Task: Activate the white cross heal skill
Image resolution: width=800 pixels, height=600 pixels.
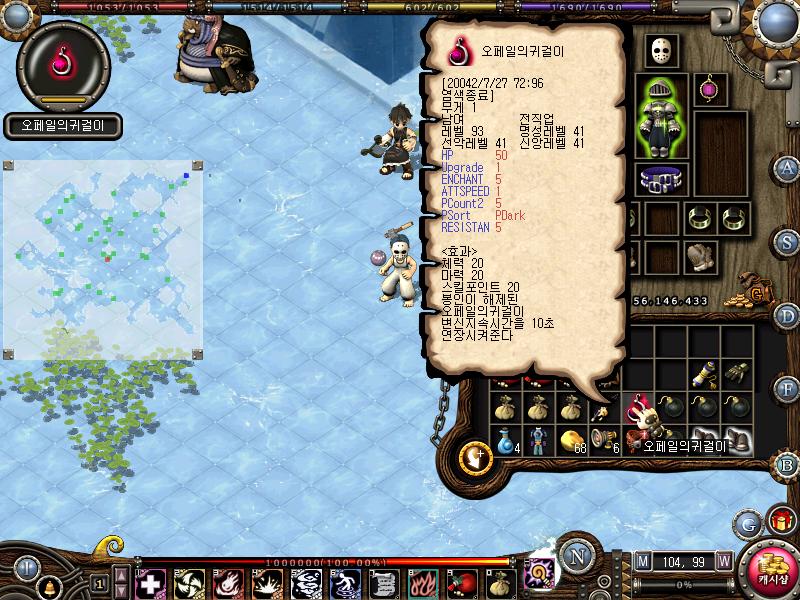Action: (x=149, y=583)
